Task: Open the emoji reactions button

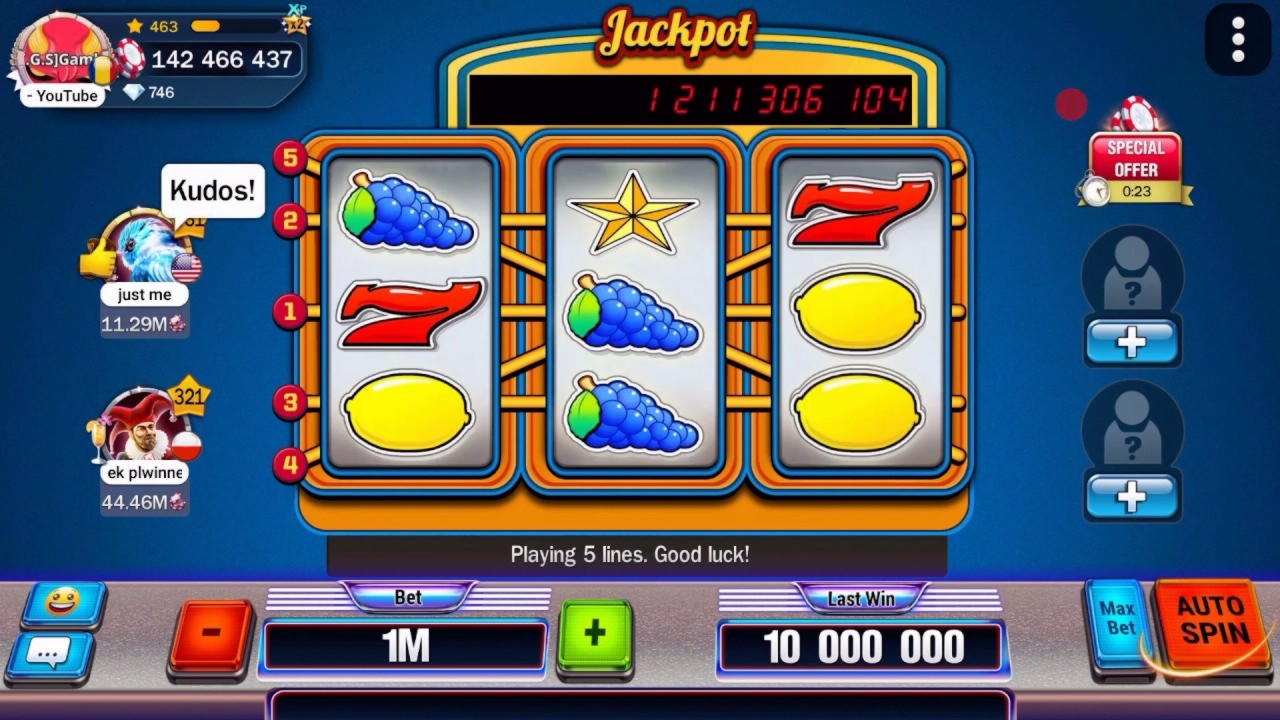Action: 63,602
